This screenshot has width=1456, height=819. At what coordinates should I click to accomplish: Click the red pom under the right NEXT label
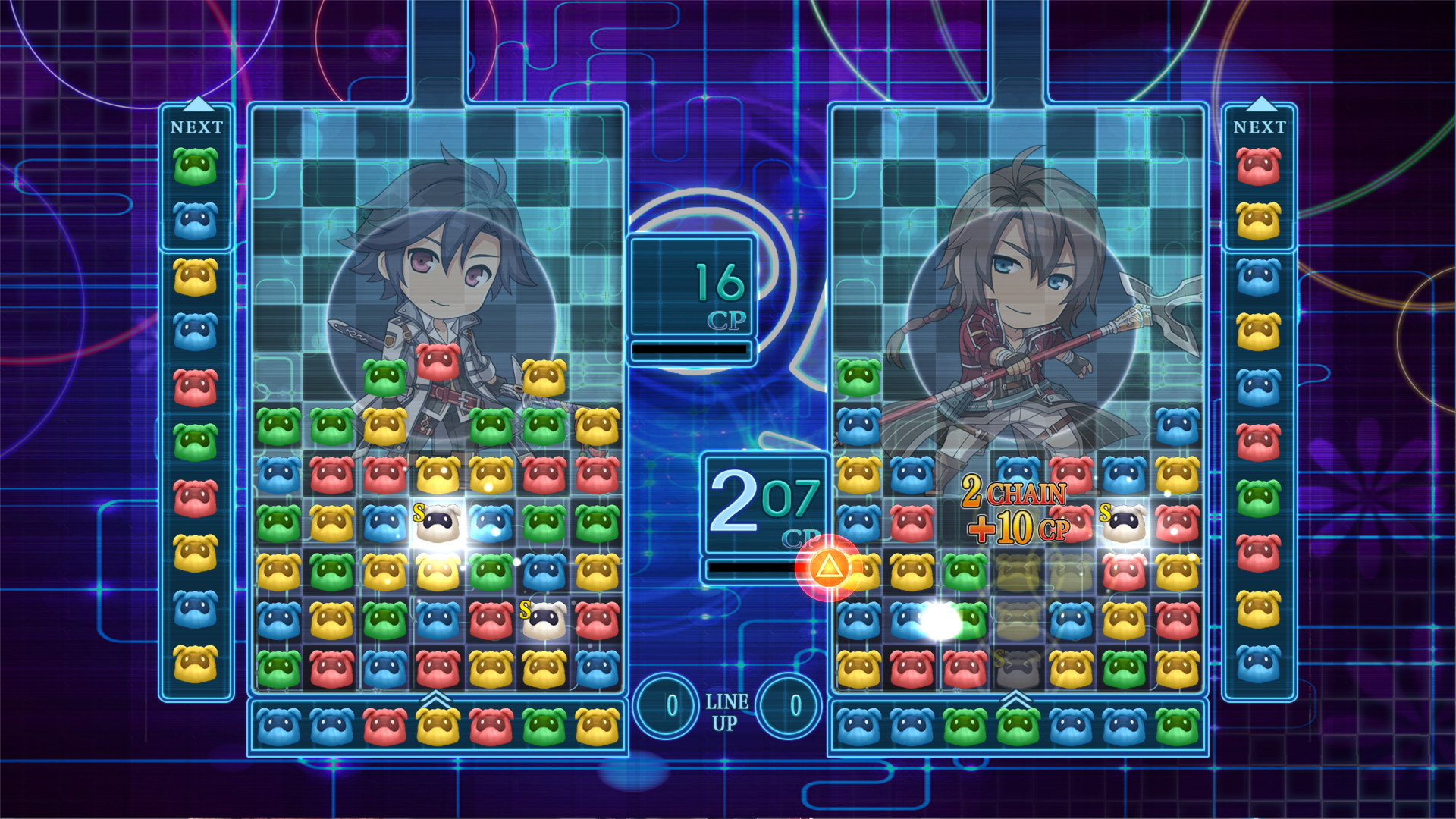point(1259,166)
